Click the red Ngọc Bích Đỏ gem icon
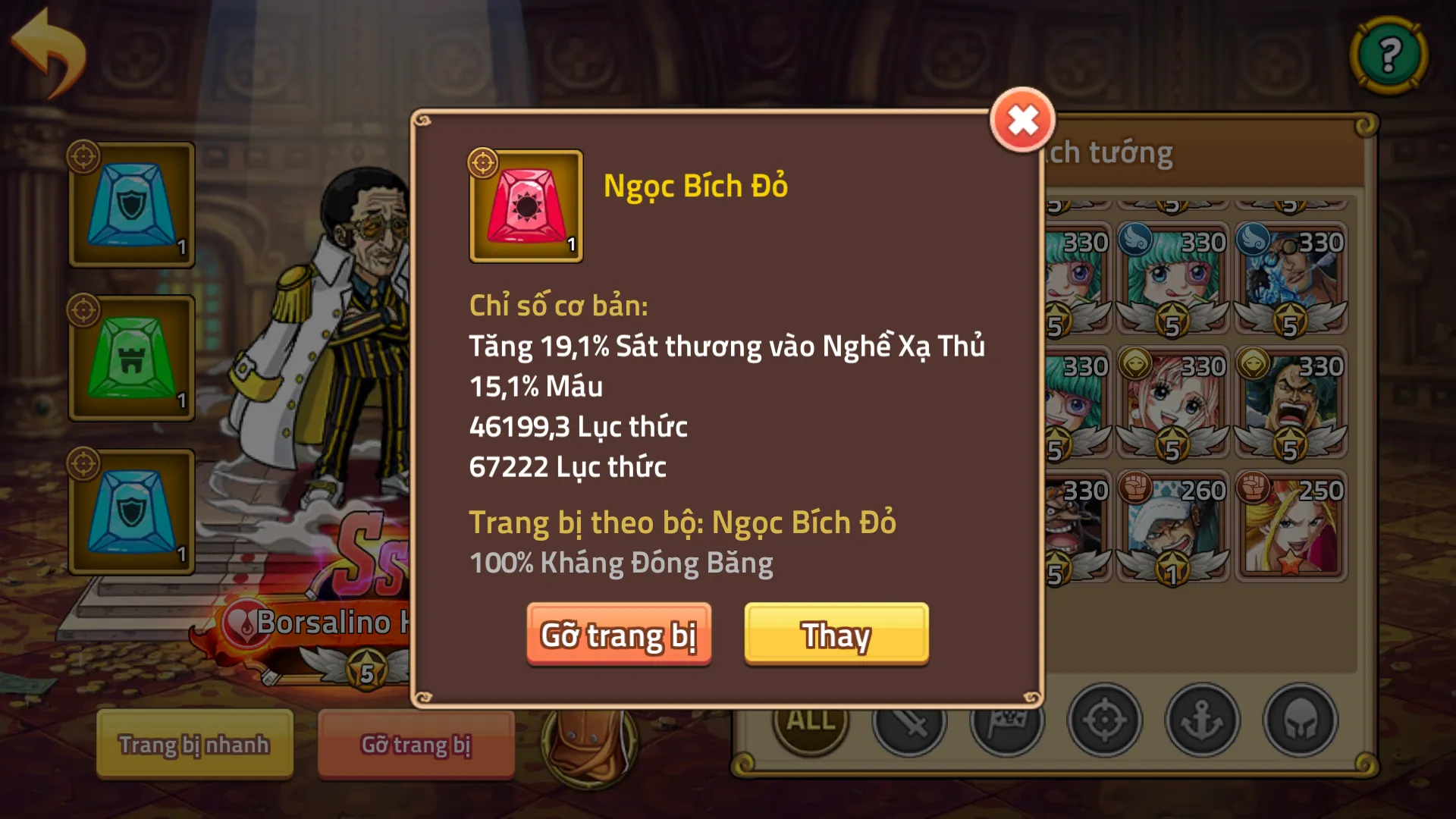The image size is (1456, 819). pos(526,206)
